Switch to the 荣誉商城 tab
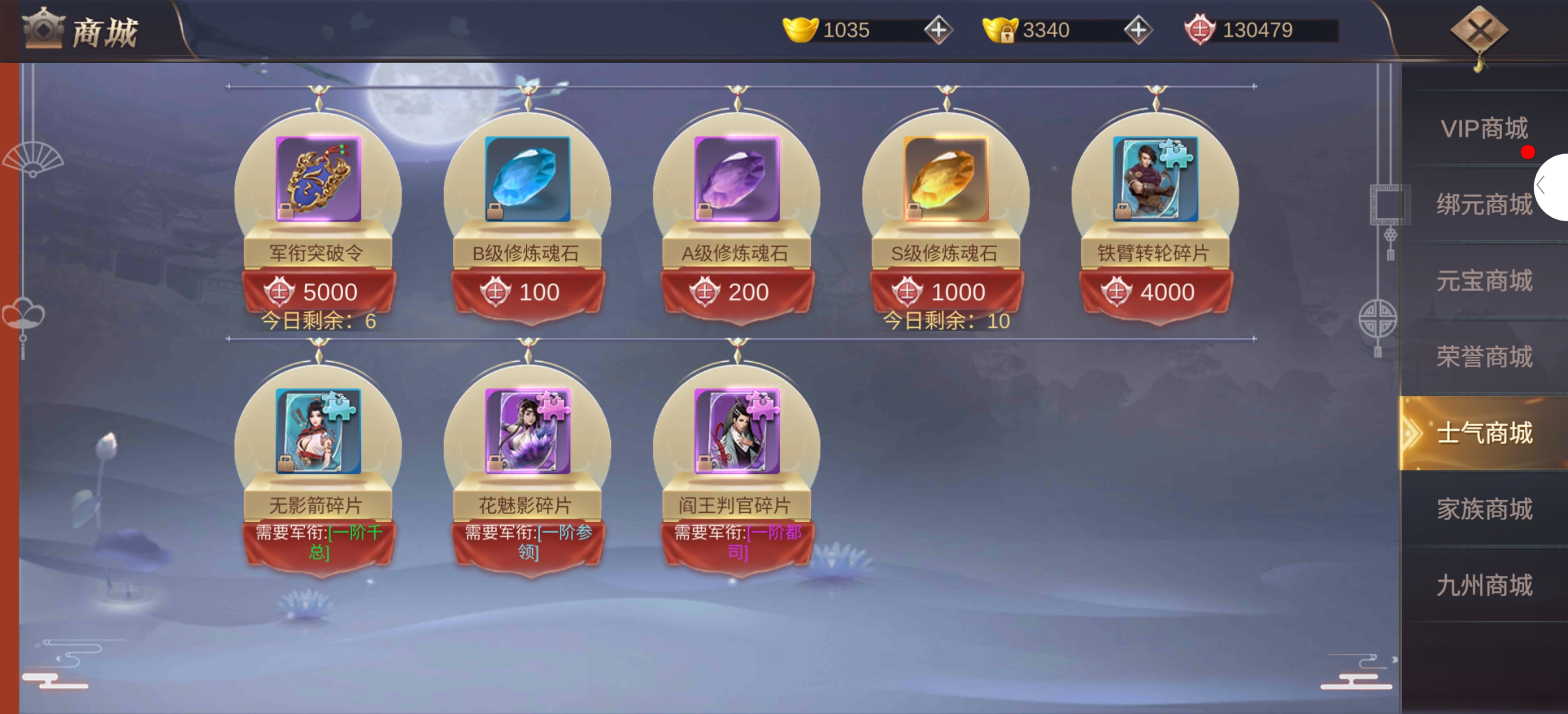Viewport: 1568px width, 714px height. coord(1483,357)
